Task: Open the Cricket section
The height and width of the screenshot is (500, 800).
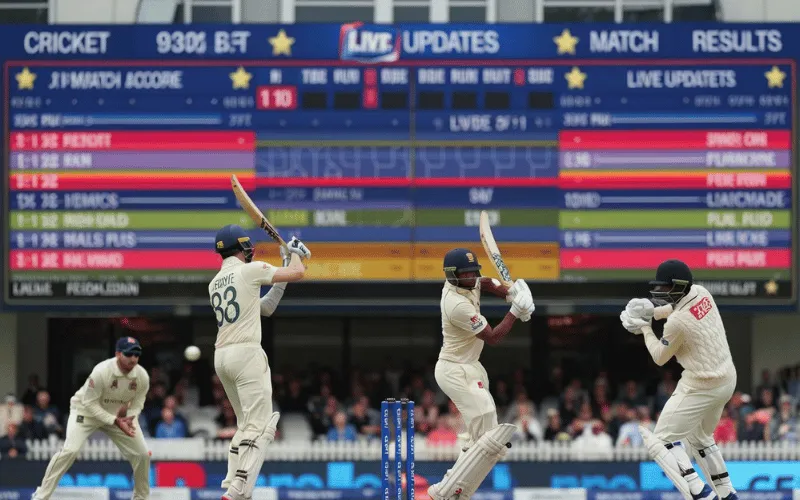Action: click(66, 42)
